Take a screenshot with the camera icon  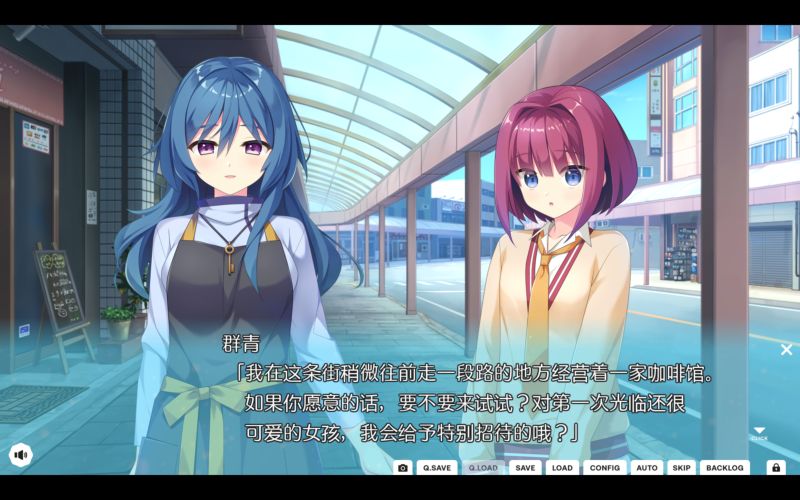(x=403, y=467)
